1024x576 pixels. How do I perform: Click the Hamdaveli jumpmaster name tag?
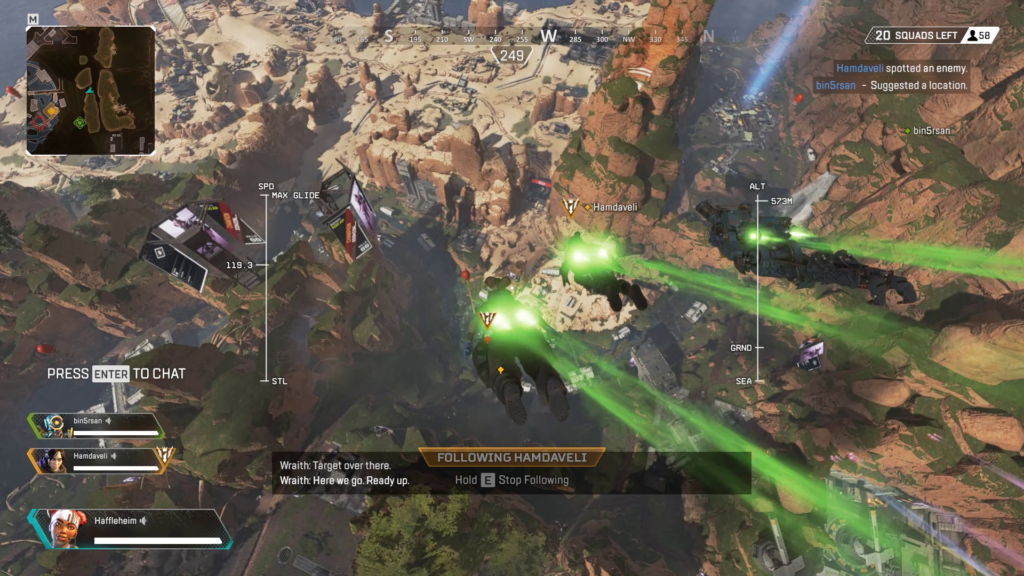click(614, 207)
